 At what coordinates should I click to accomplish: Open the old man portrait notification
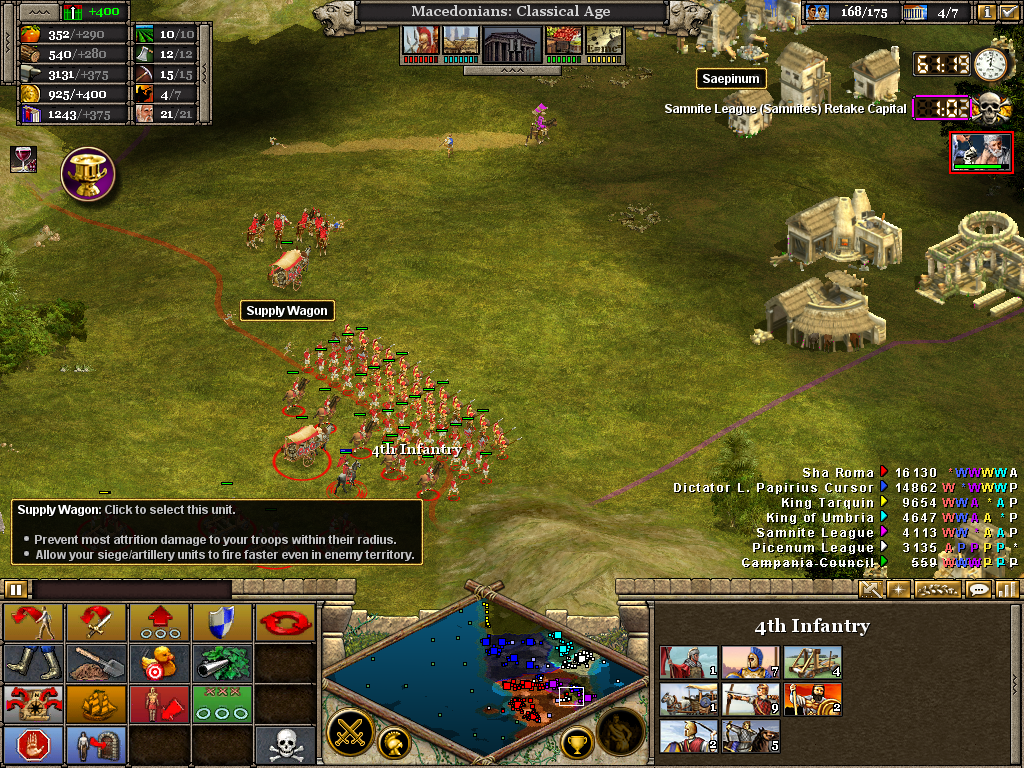[x=981, y=152]
